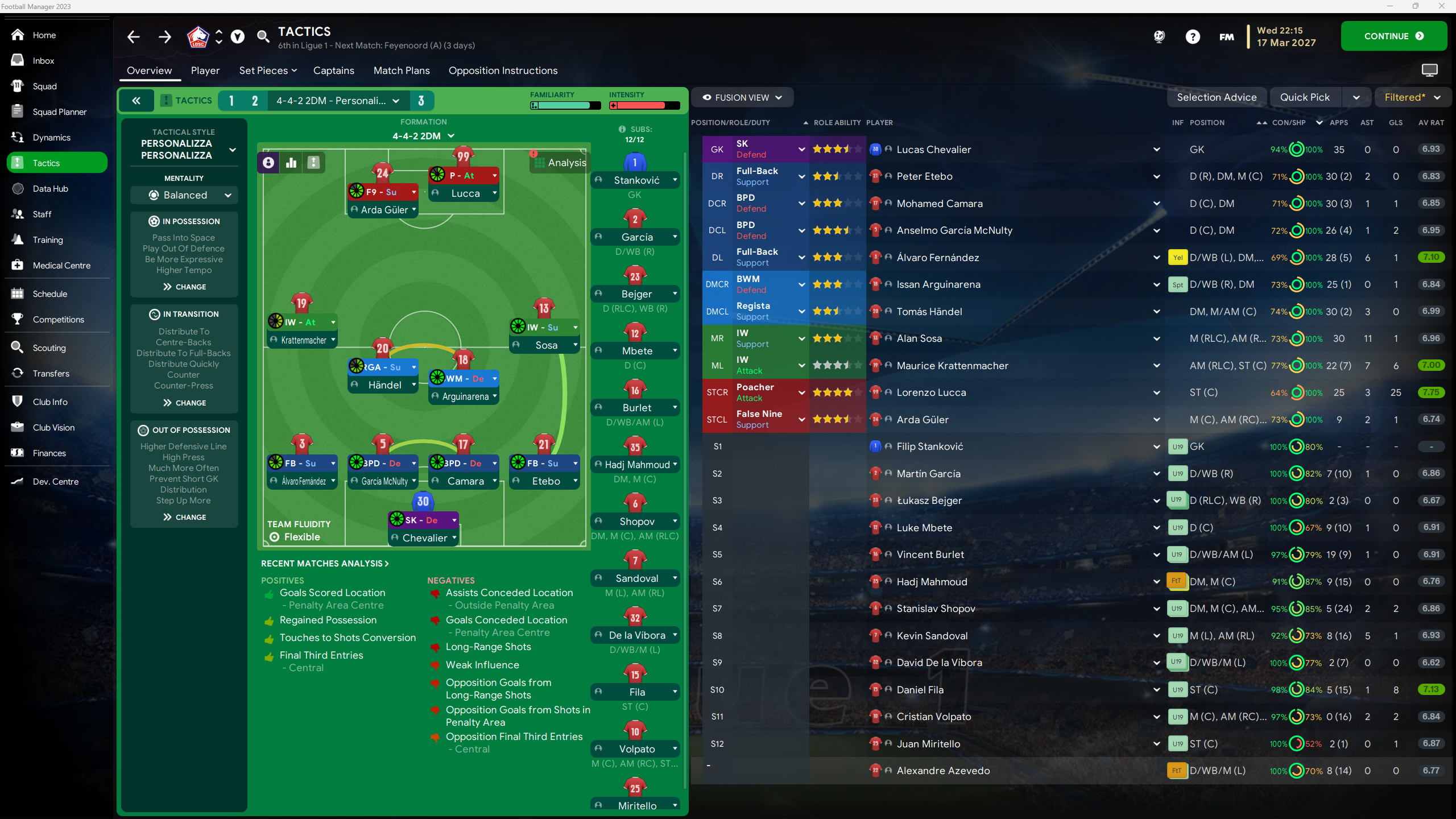The height and width of the screenshot is (819, 1456).
Task: Open the Scouting section from the sidebar
Action: coord(49,348)
